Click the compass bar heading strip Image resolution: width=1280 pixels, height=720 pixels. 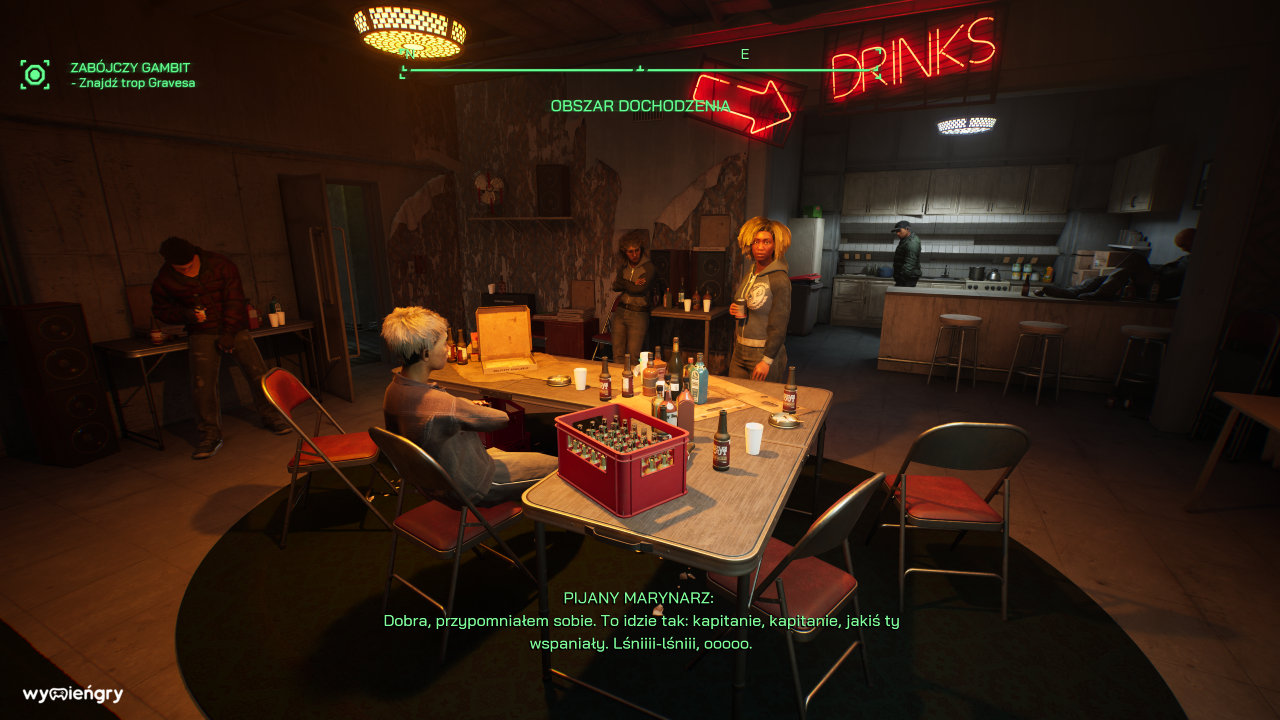[x=640, y=69]
